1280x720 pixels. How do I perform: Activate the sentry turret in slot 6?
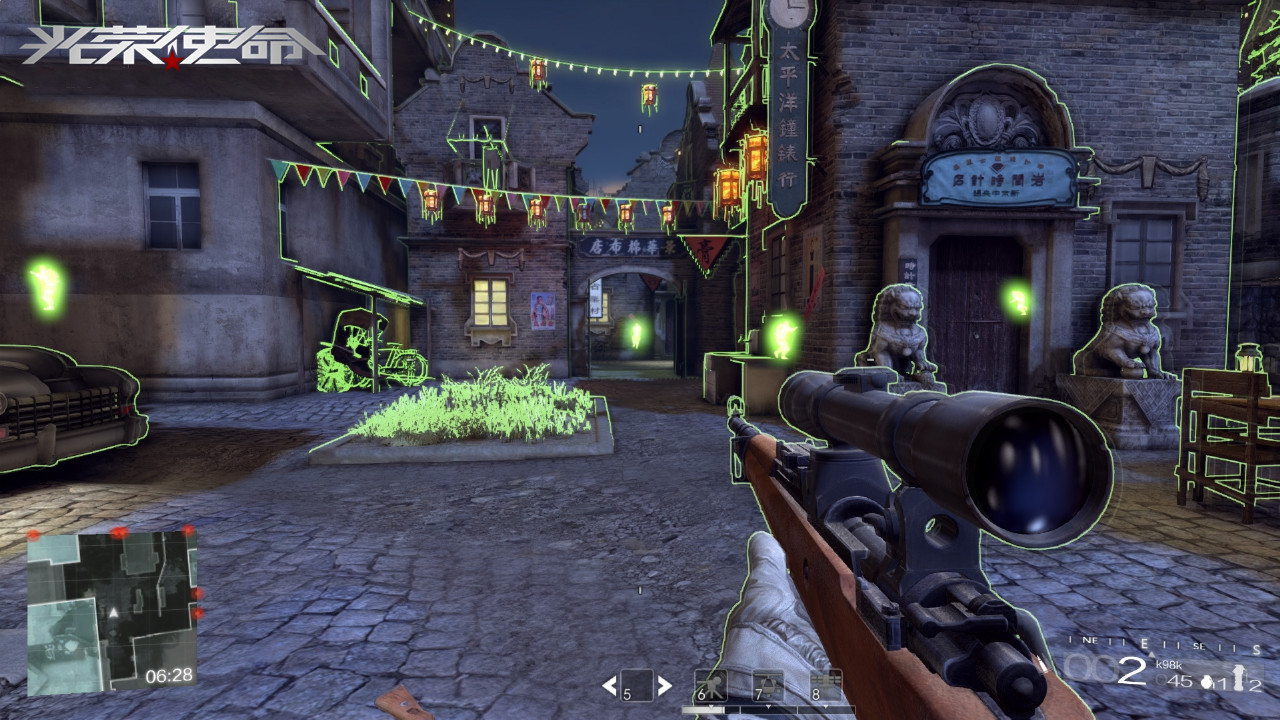(711, 685)
